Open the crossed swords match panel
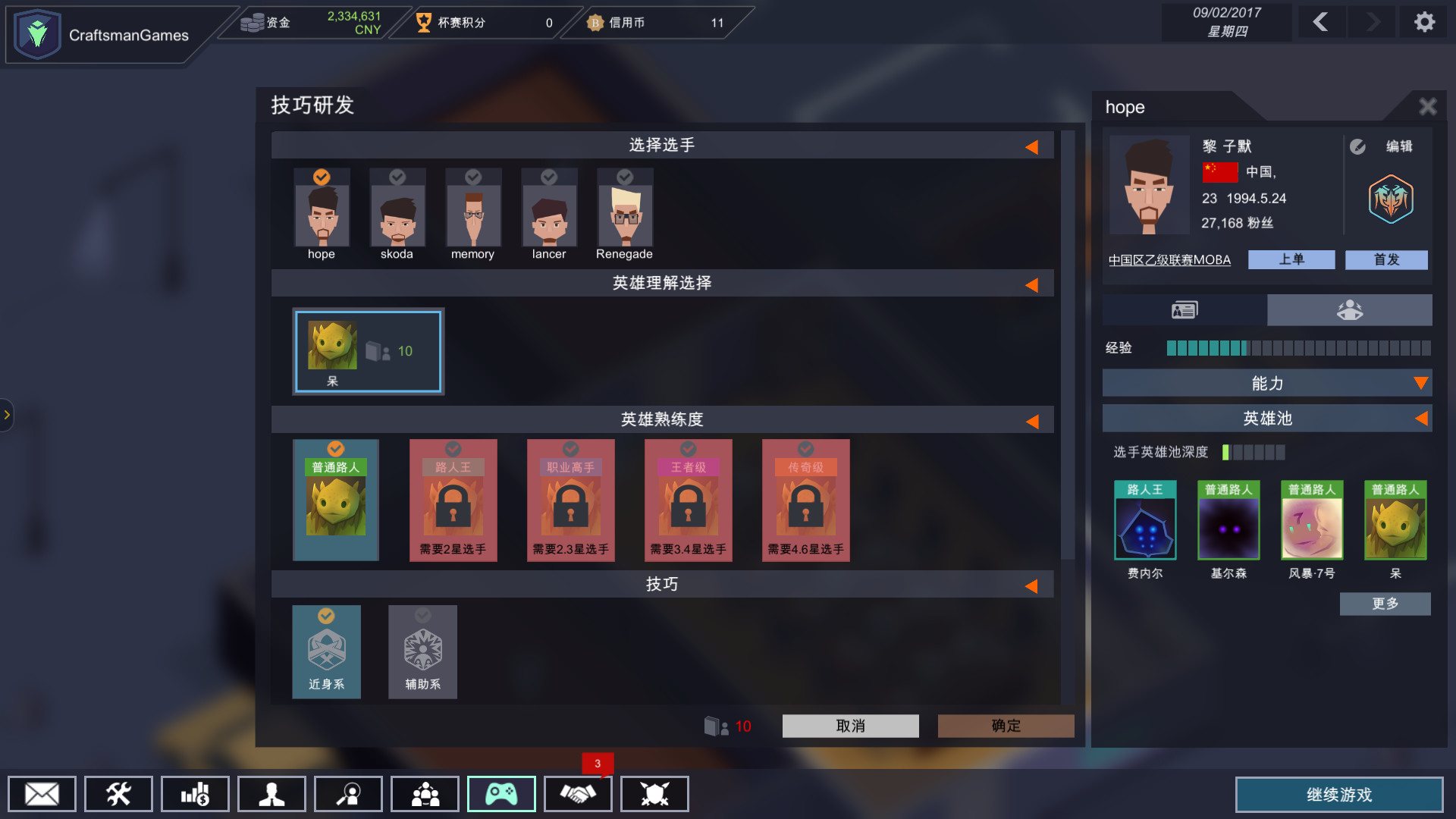Image resolution: width=1456 pixels, height=819 pixels. (x=654, y=793)
